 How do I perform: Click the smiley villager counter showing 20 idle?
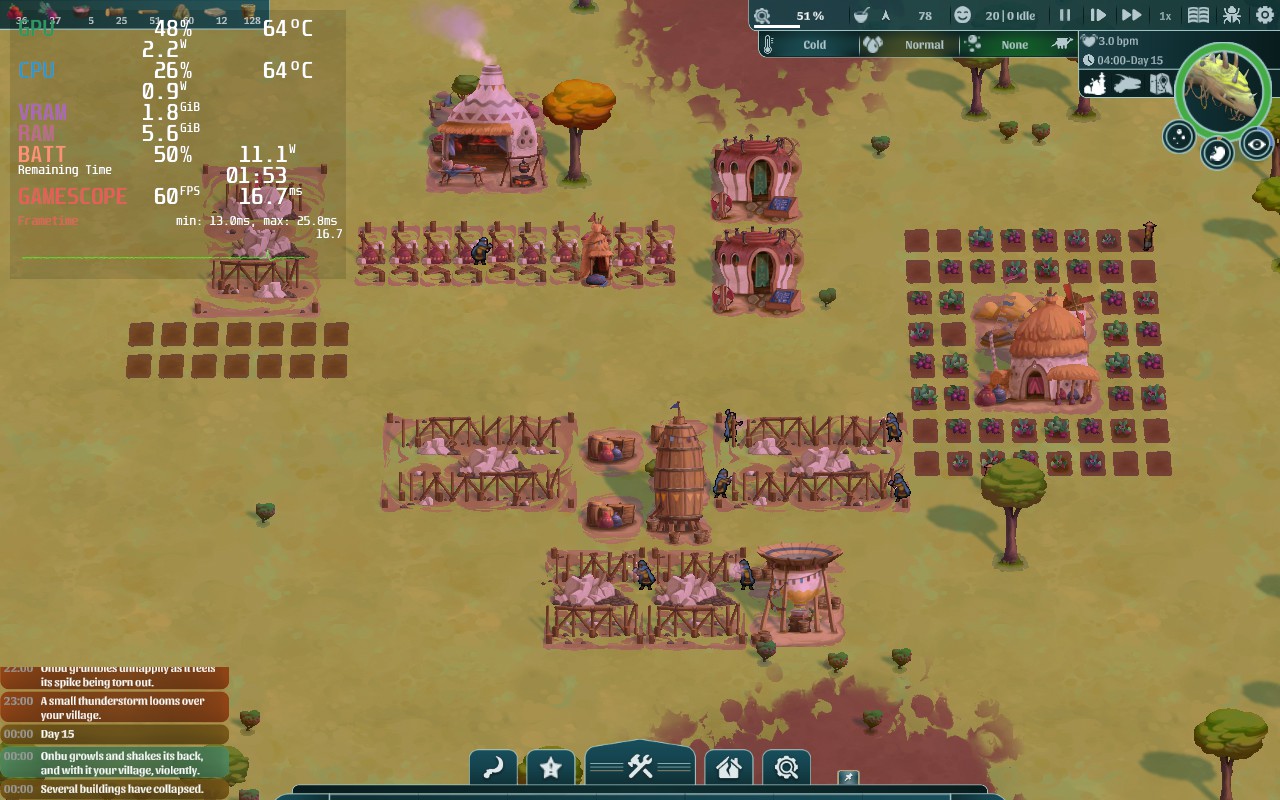962,15
